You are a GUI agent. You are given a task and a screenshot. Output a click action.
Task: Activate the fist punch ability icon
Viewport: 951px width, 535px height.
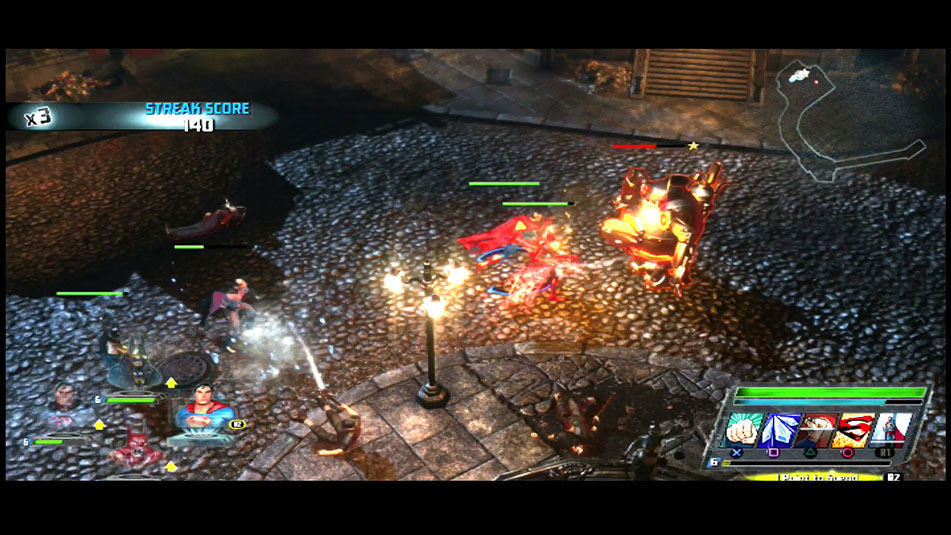coord(743,430)
